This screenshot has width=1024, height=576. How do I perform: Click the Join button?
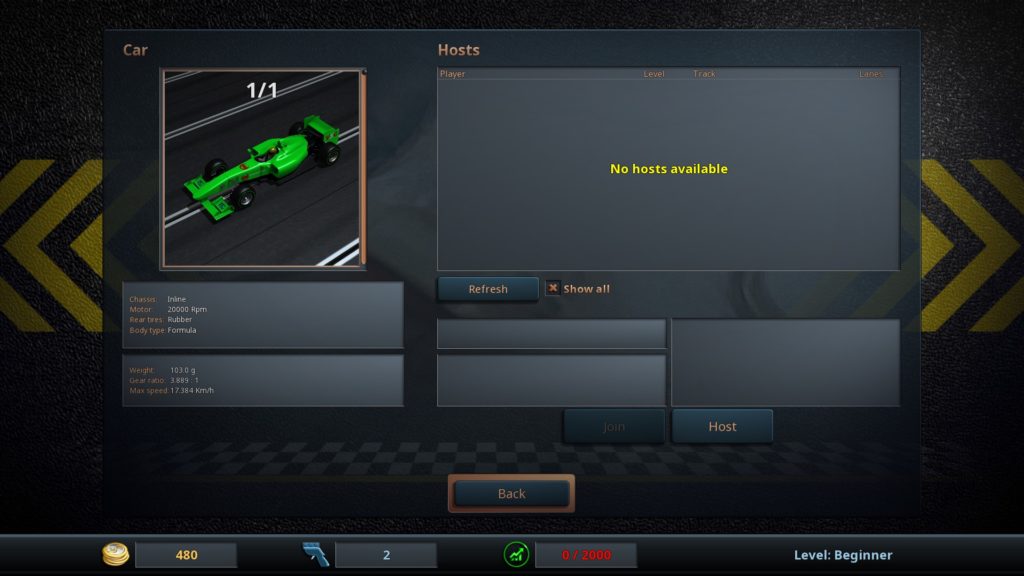coord(614,426)
